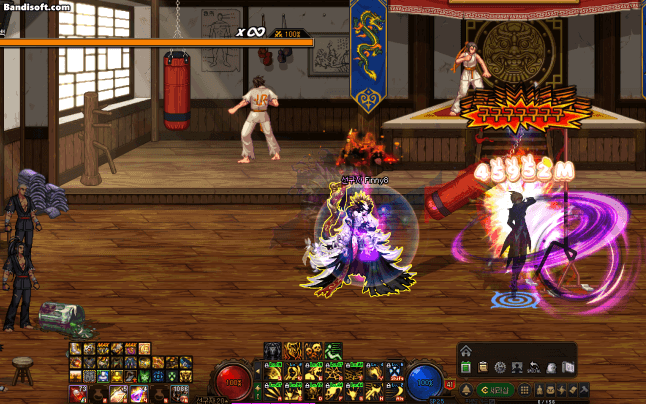646x404 pixels.
Task: Activate the dark hooded figure skill icon
Action: (272, 349)
